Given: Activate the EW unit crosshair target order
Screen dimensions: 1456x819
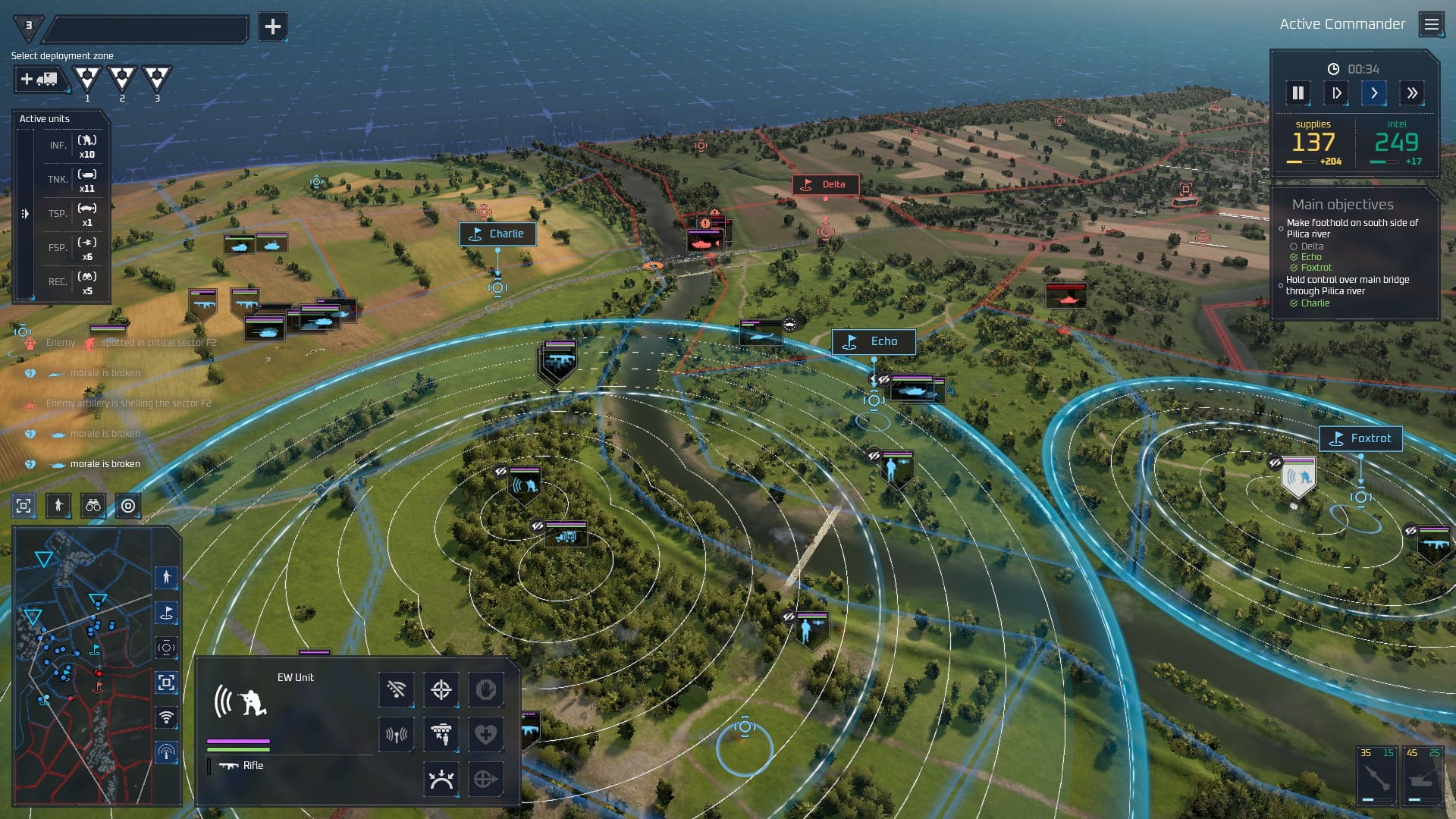Looking at the screenshot, I should tap(441, 689).
